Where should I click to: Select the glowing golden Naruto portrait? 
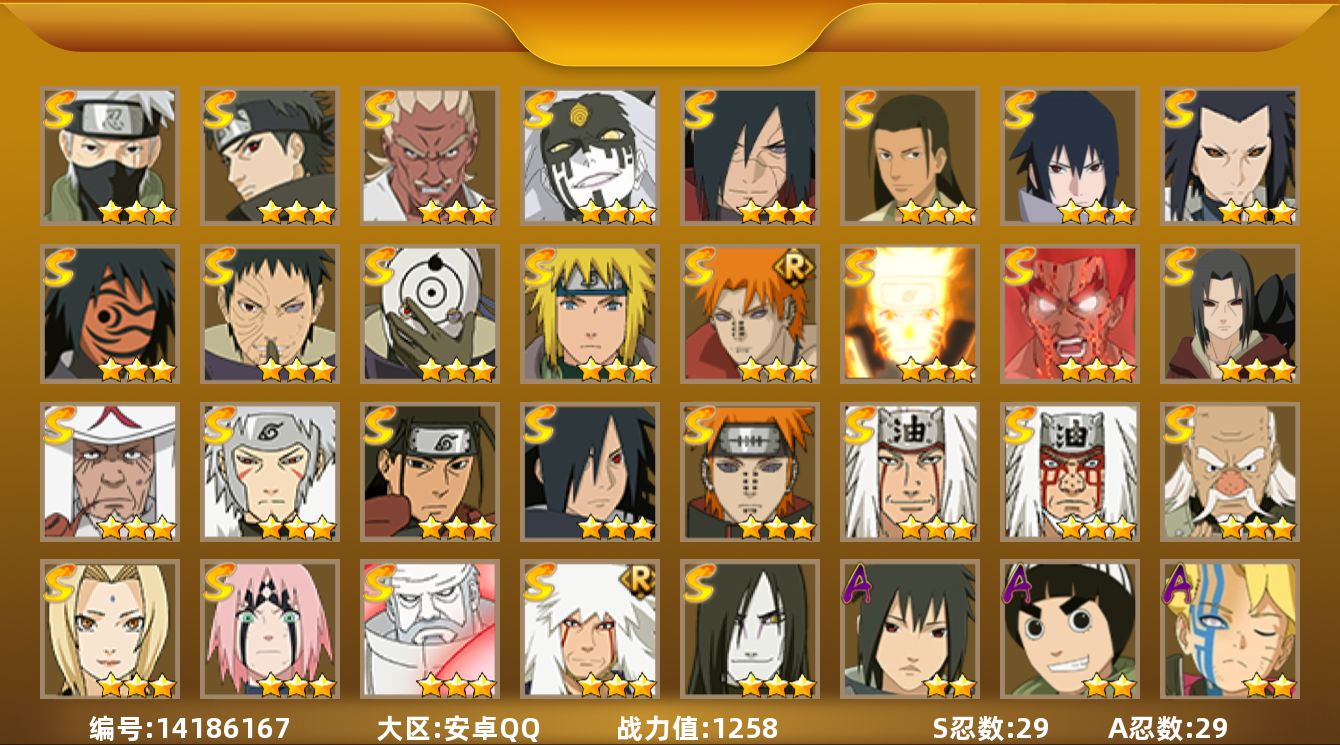pos(909,313)
